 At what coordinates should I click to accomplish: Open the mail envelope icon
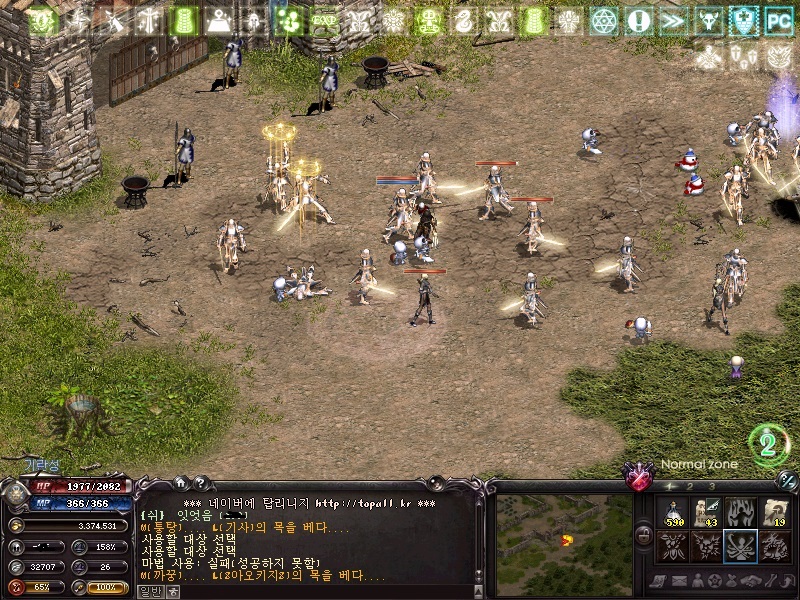click(678, 581)
